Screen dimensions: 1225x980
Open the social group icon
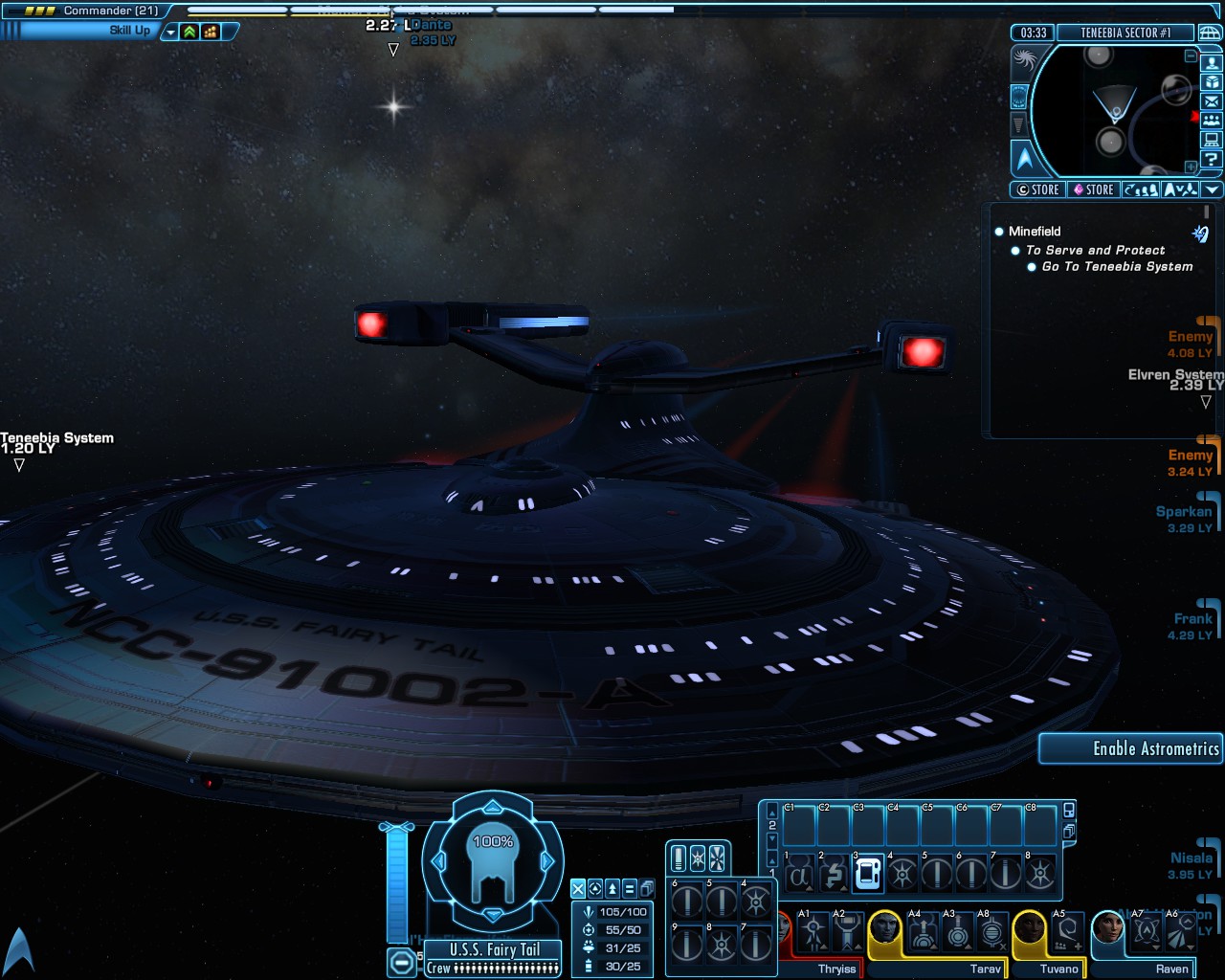tap(1212, 121)
